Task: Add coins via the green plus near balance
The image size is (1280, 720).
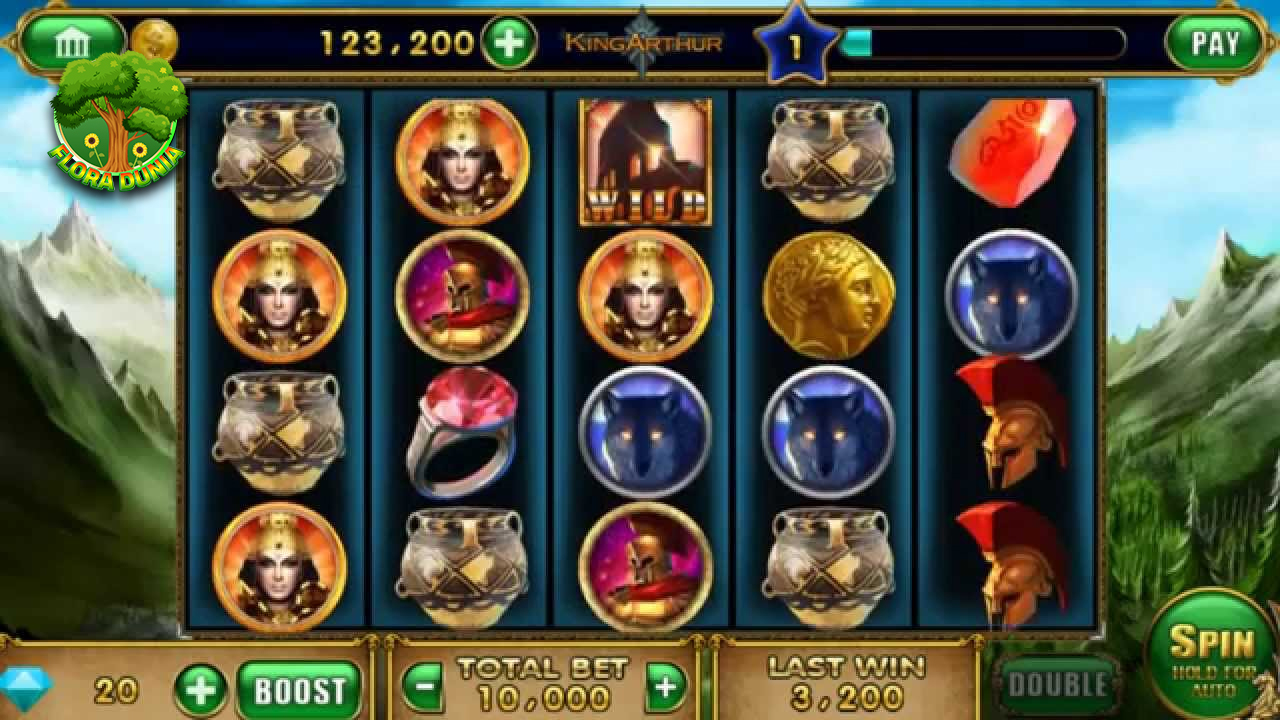Action: [x=510, y=42]
